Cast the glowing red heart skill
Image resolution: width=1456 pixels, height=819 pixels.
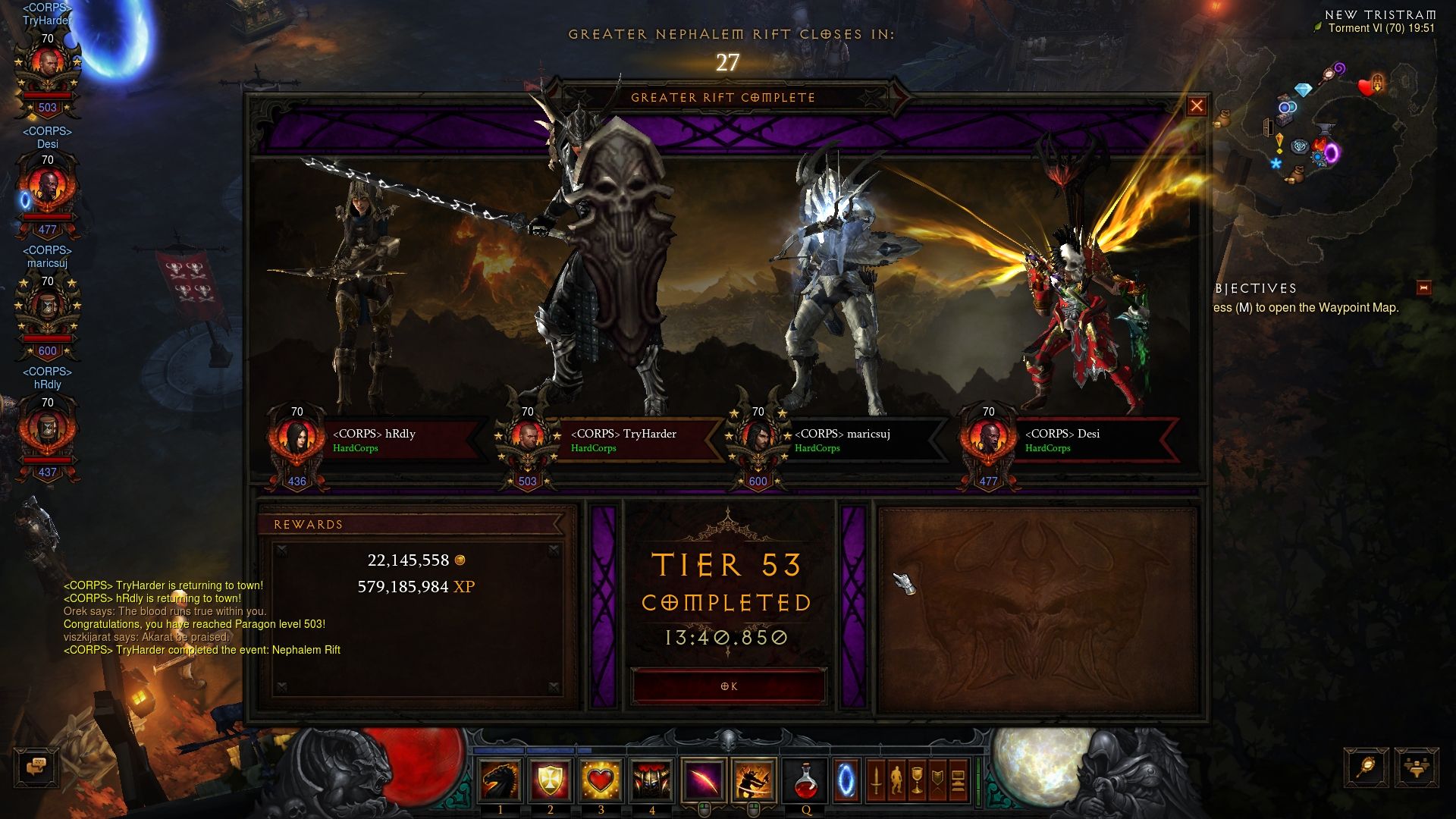click(x=601, y=780)
